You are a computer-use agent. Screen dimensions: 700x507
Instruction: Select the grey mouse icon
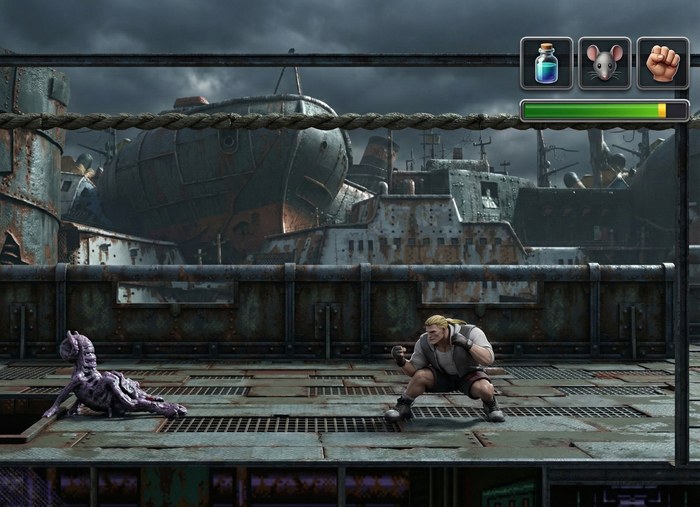coord(605,63)
